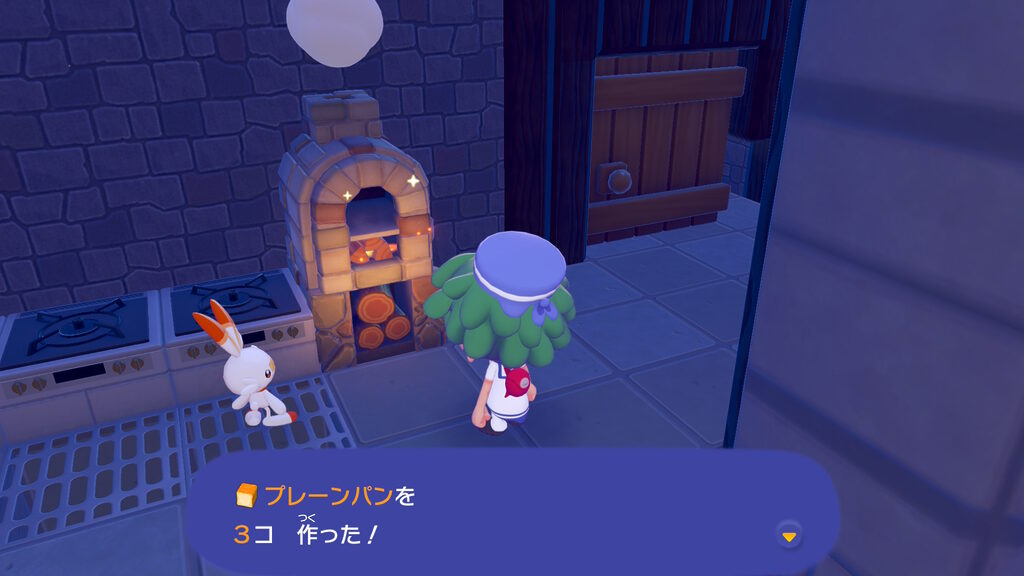The image size is (1024, 576).
Task: Advance dialogue with the yellow arrow indicator
Action: pos(789,536)
